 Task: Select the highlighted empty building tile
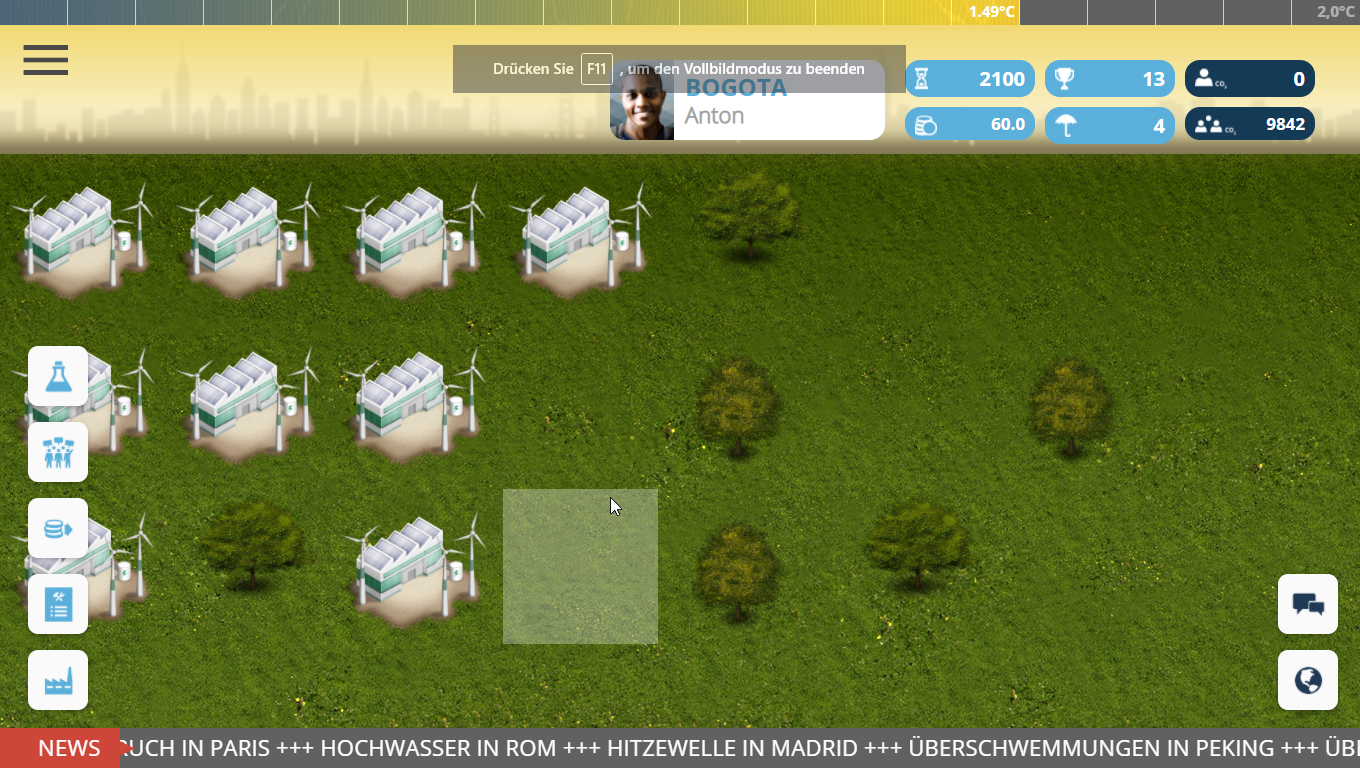[x=580, y=566]
